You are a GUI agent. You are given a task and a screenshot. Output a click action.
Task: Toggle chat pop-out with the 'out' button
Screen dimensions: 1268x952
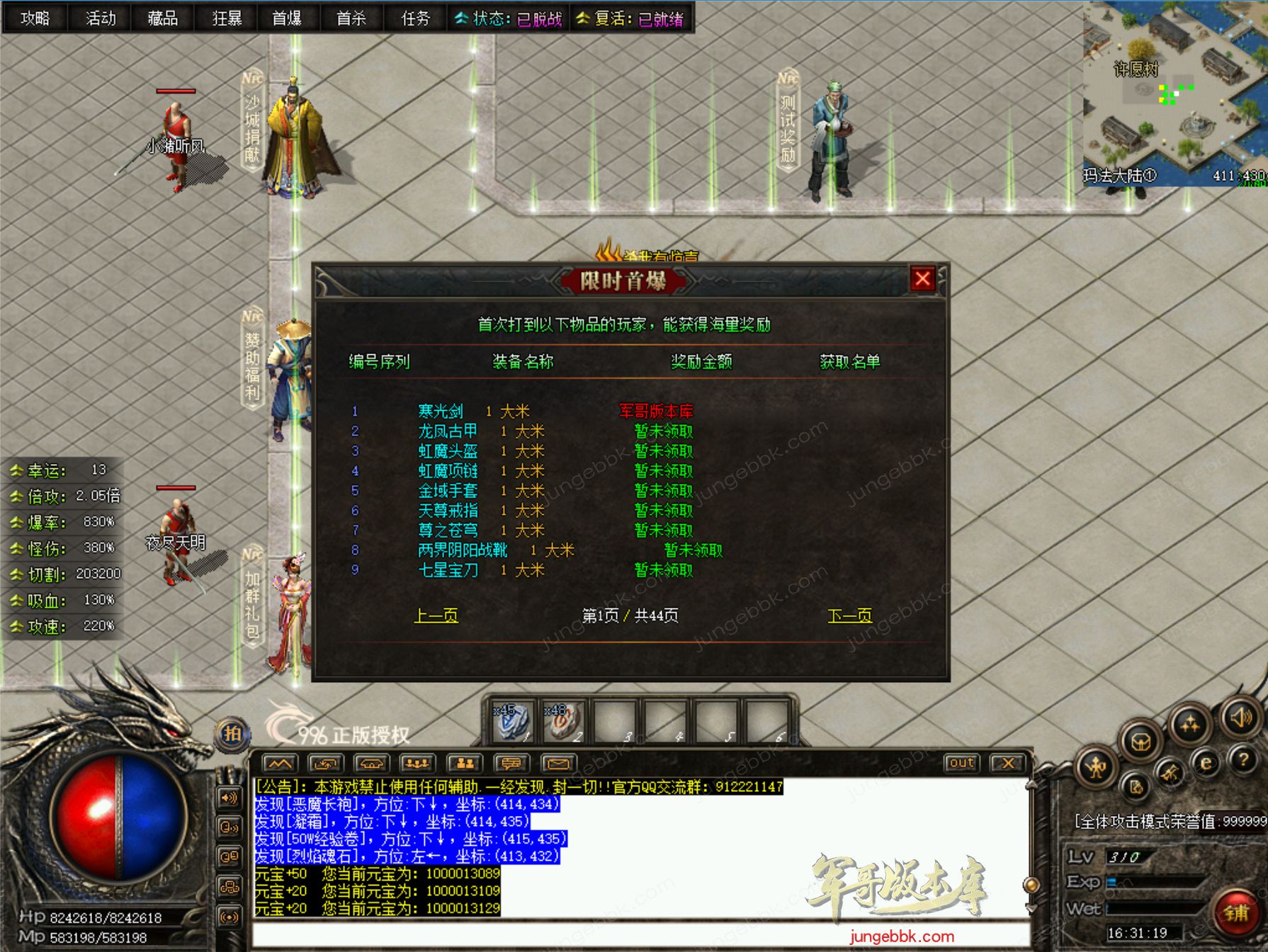coord(962,764)
